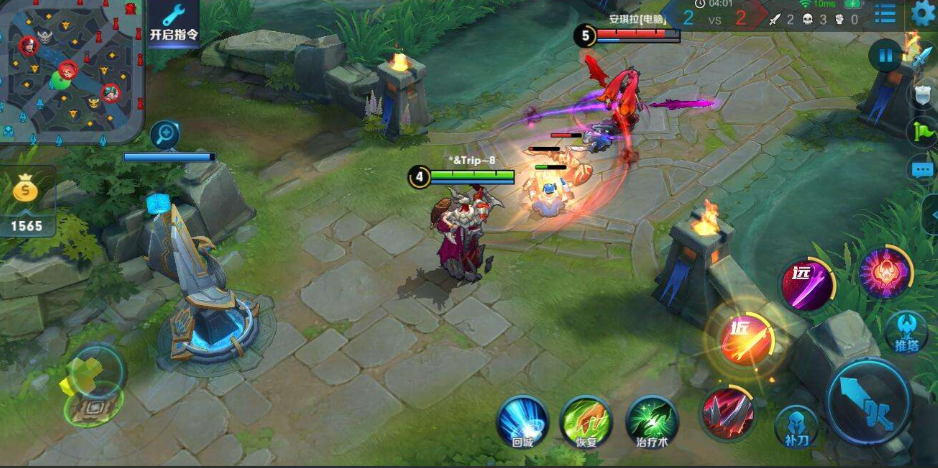
Task: Send the shield defend signal
Action: 923,95
